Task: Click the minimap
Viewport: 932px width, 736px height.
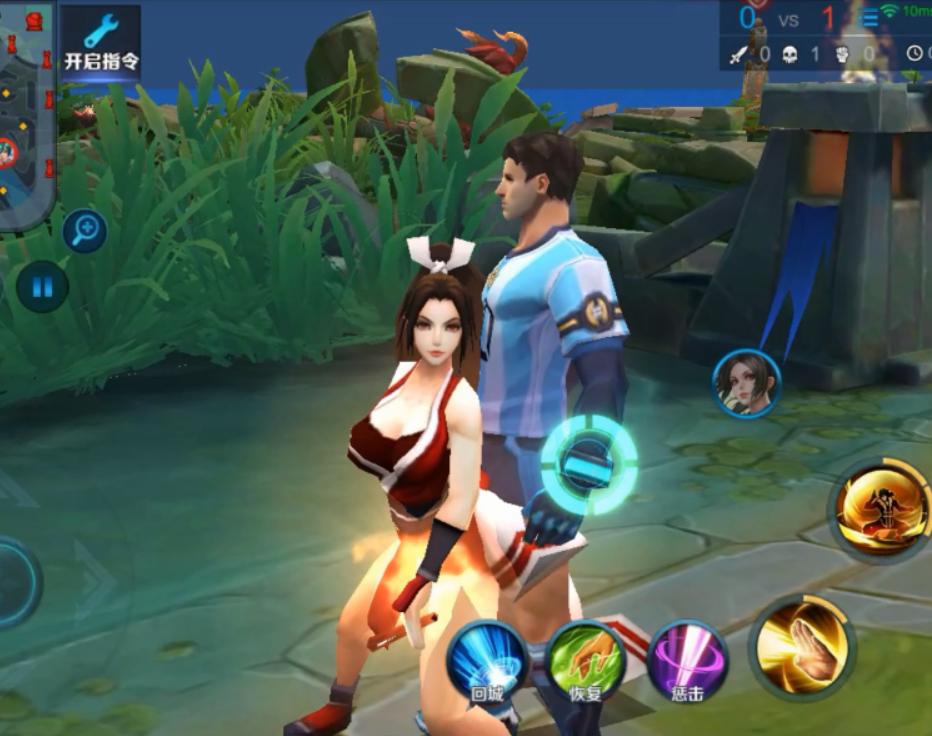Action: [x=26, y=115]
